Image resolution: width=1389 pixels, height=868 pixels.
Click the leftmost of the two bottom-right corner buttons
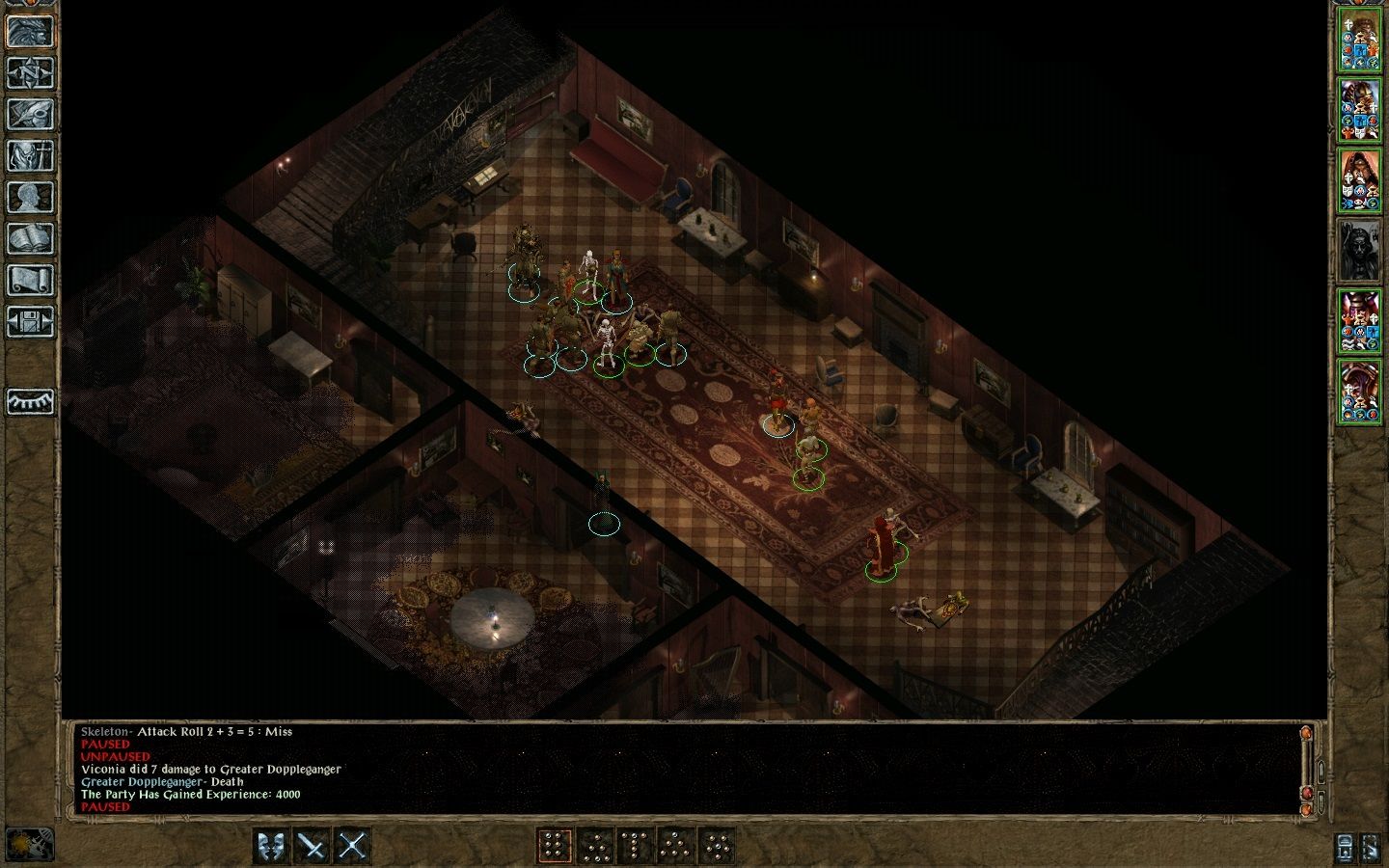[1345, 848]
